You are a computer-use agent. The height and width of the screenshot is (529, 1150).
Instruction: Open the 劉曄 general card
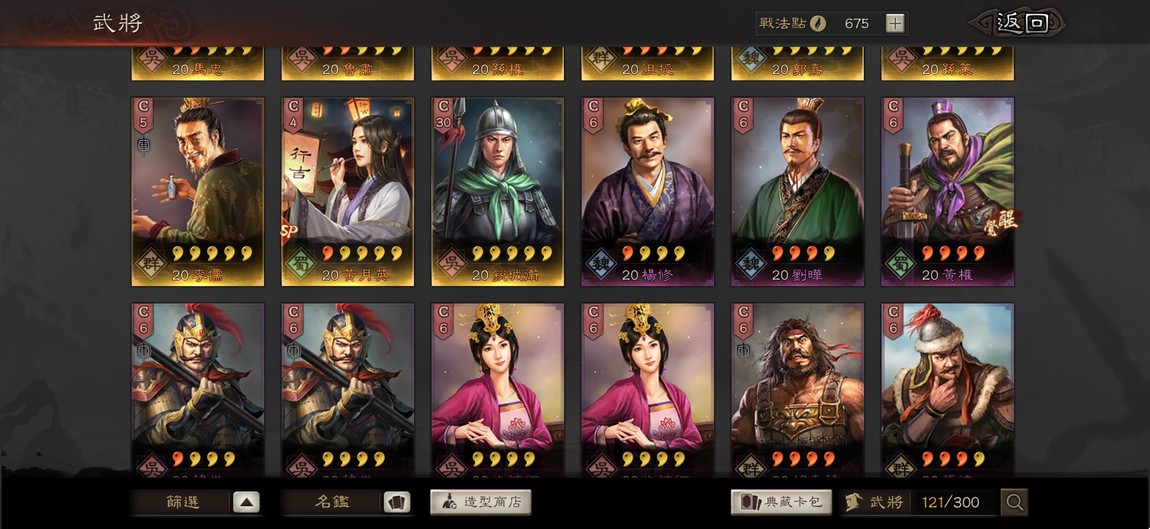[797, 191]
